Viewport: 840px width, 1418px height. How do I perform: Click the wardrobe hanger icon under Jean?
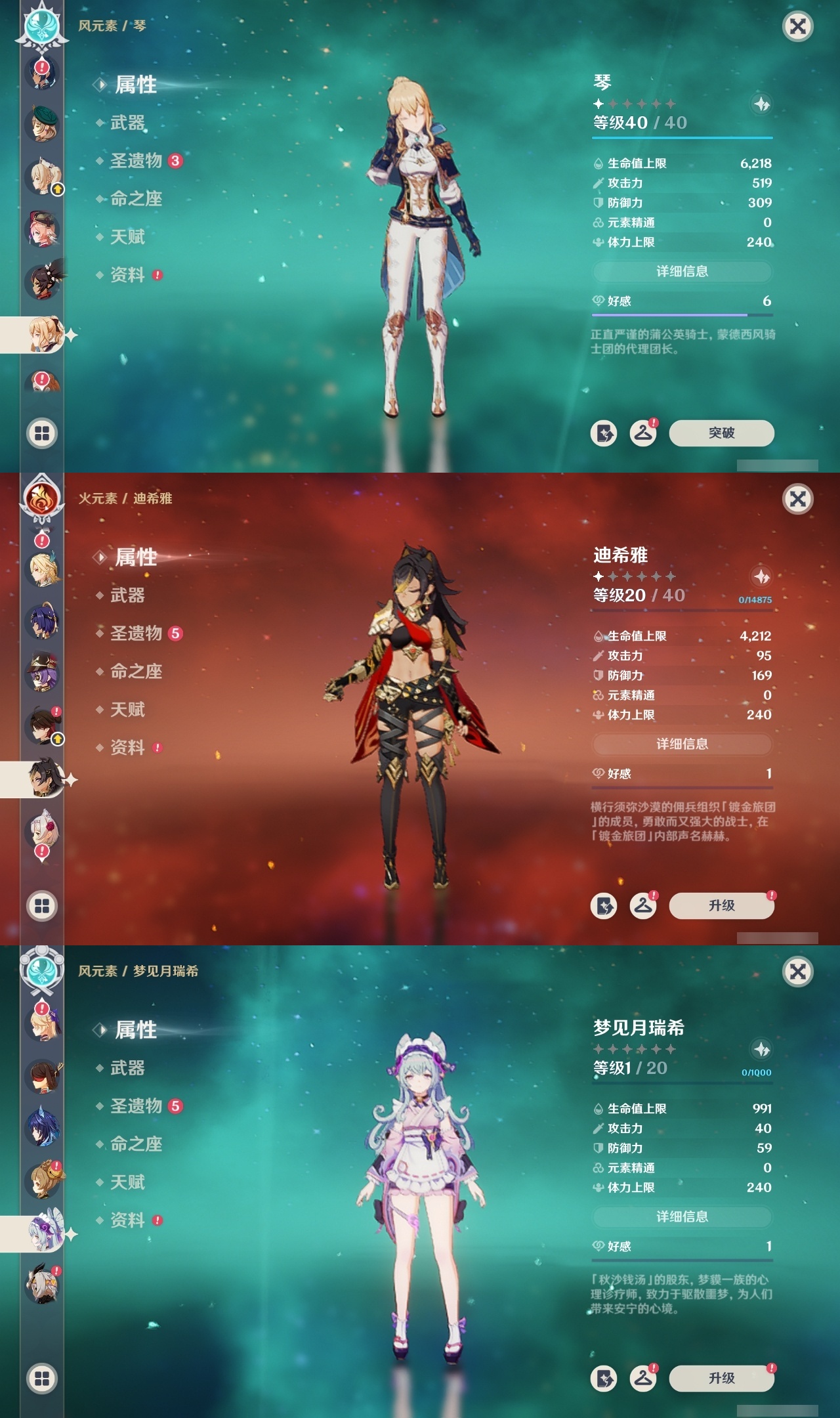click(643, 433)
